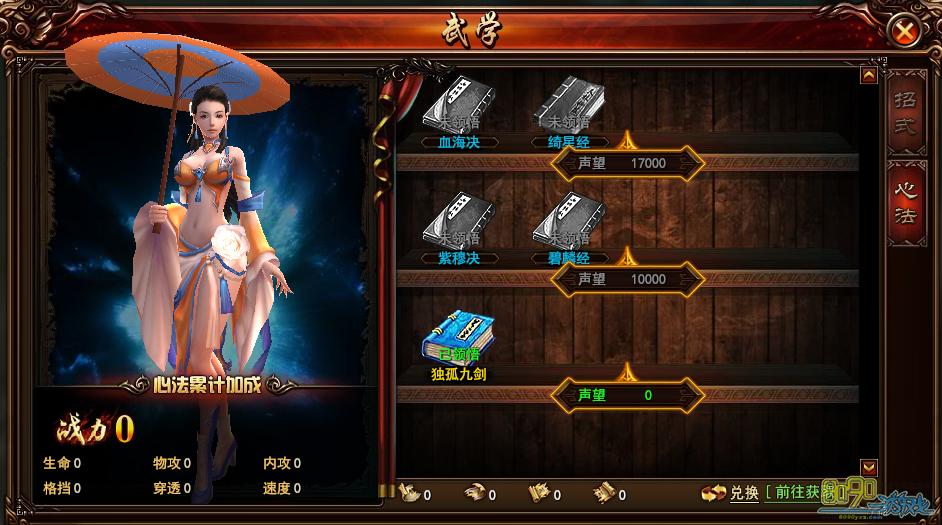The image size is (942, 525).
Task: Click the scroll-up arrow of the book list
Action: click(868, 75)
